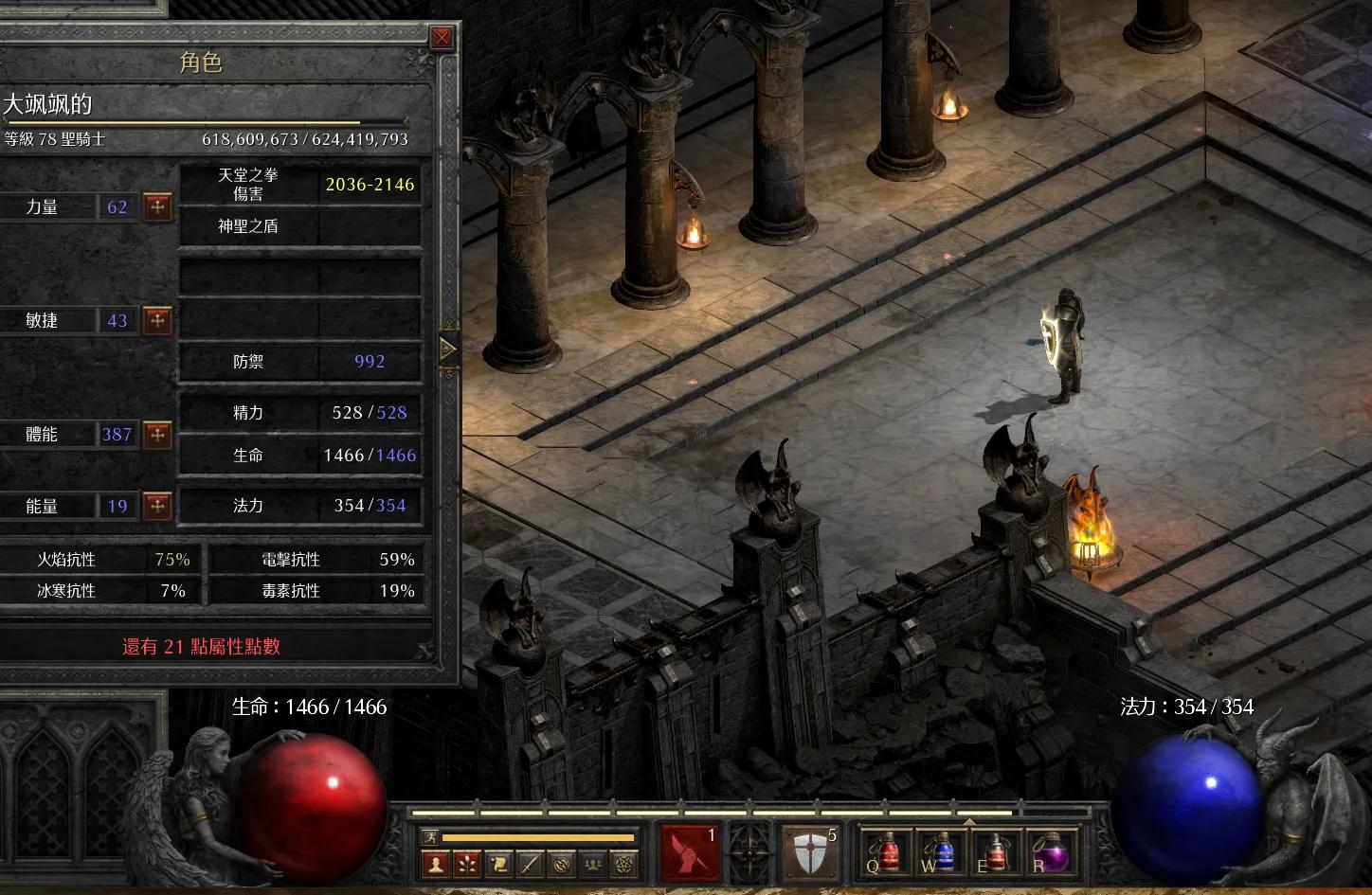
Task: Toggle the run/walk icon
Action: [431, 837]
